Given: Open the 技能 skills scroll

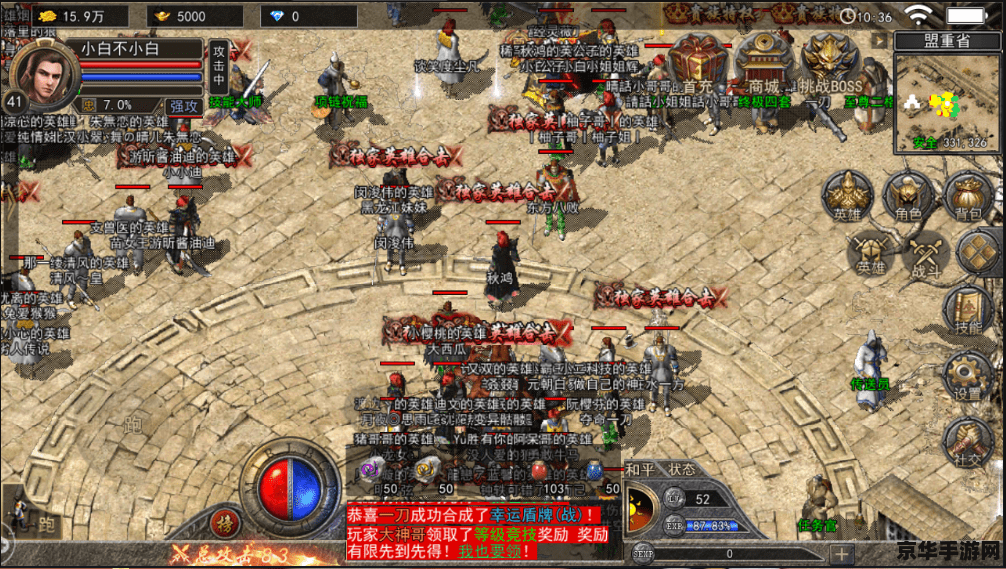Looking at the screenshot, I should 967,310.
